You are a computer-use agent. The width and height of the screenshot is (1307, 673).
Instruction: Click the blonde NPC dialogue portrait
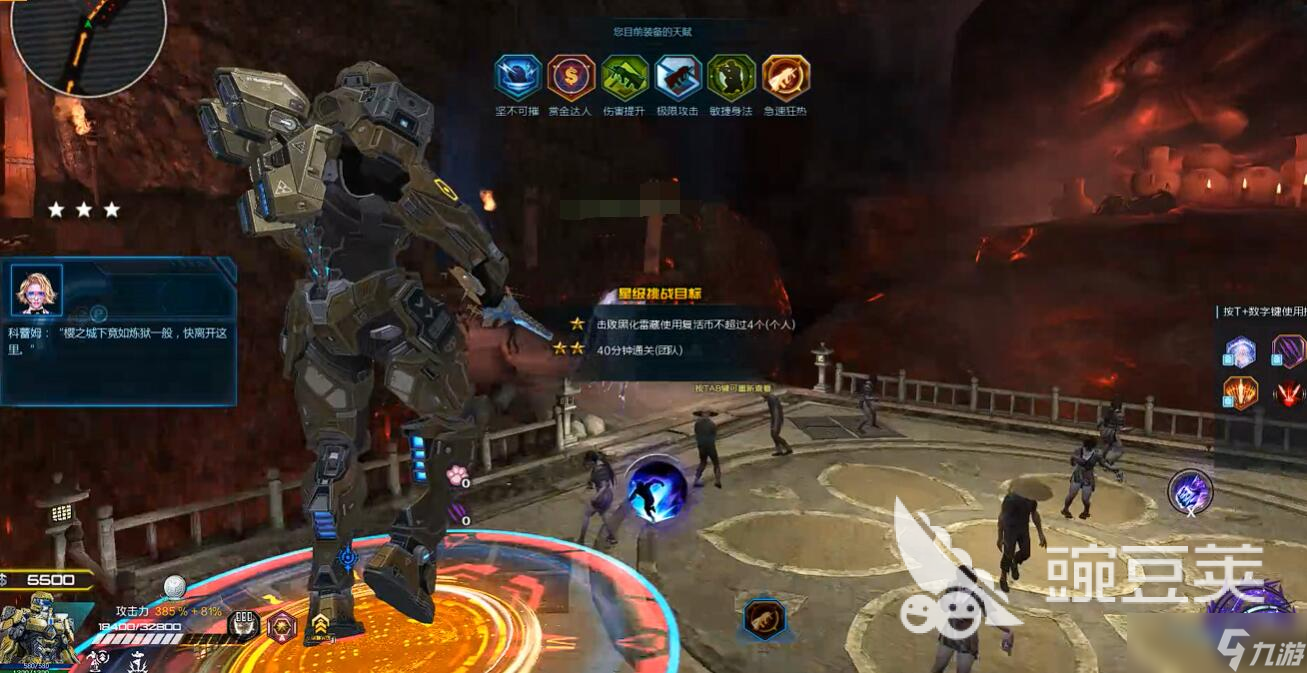[37, 290]
